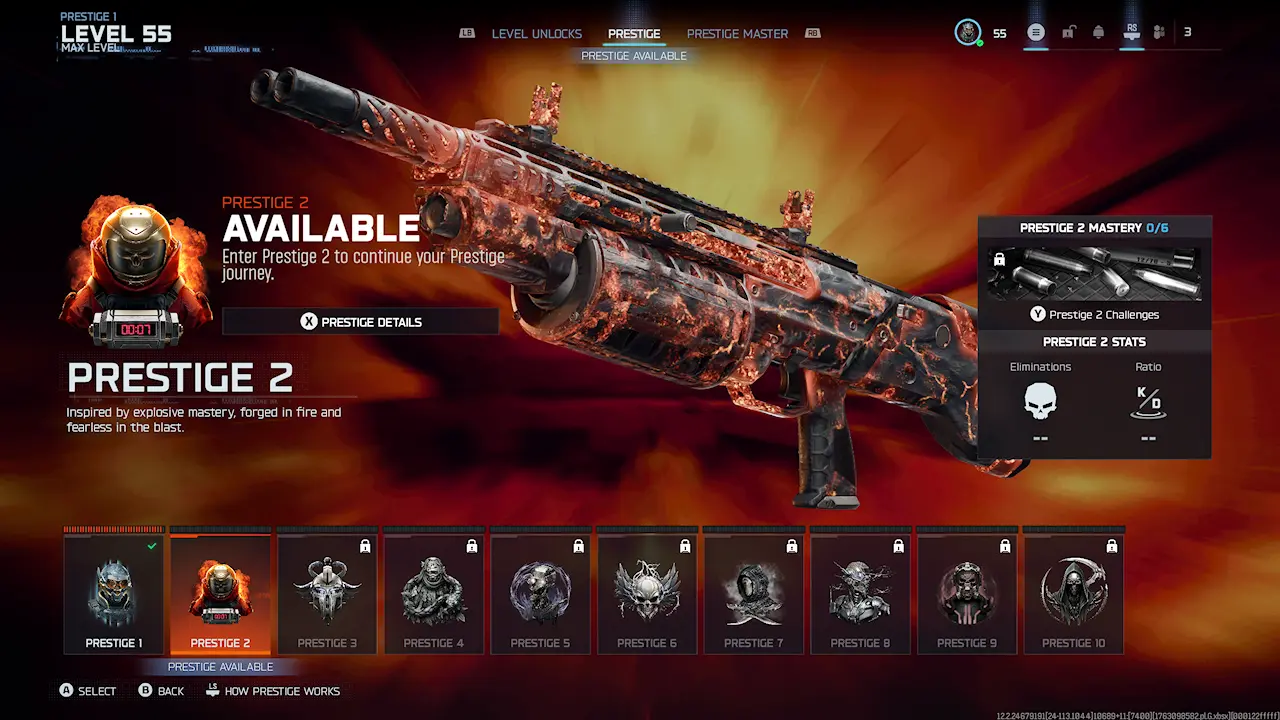This screenshot has width=1280, height=720.
Task: Click the Prestige 2 Challenges bullets image
Action: 1094,274
